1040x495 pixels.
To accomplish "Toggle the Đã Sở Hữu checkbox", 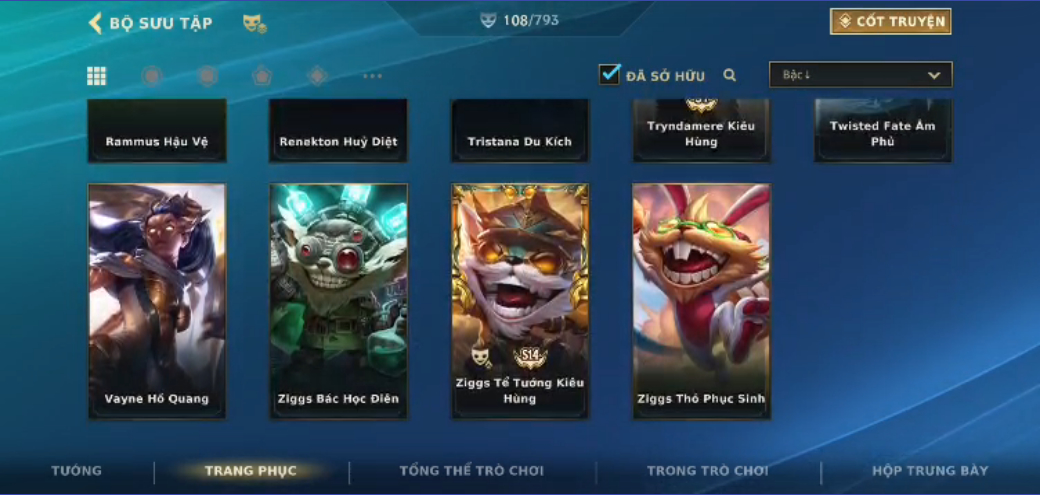I will tap(610, 74).
